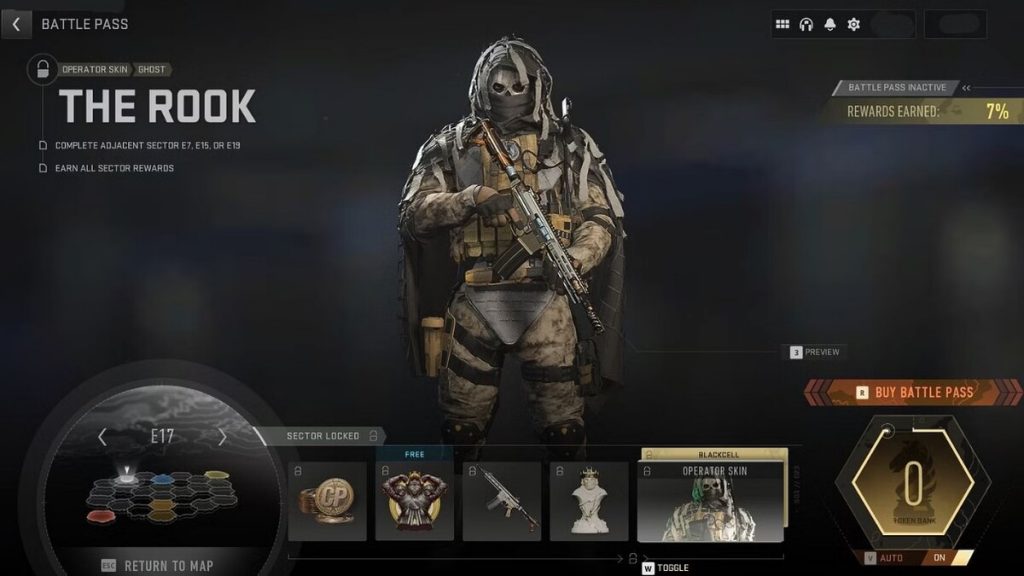Go back using the top-left arrow
The height and width of the screenshot is (576, 1024).
click(16, 23)
